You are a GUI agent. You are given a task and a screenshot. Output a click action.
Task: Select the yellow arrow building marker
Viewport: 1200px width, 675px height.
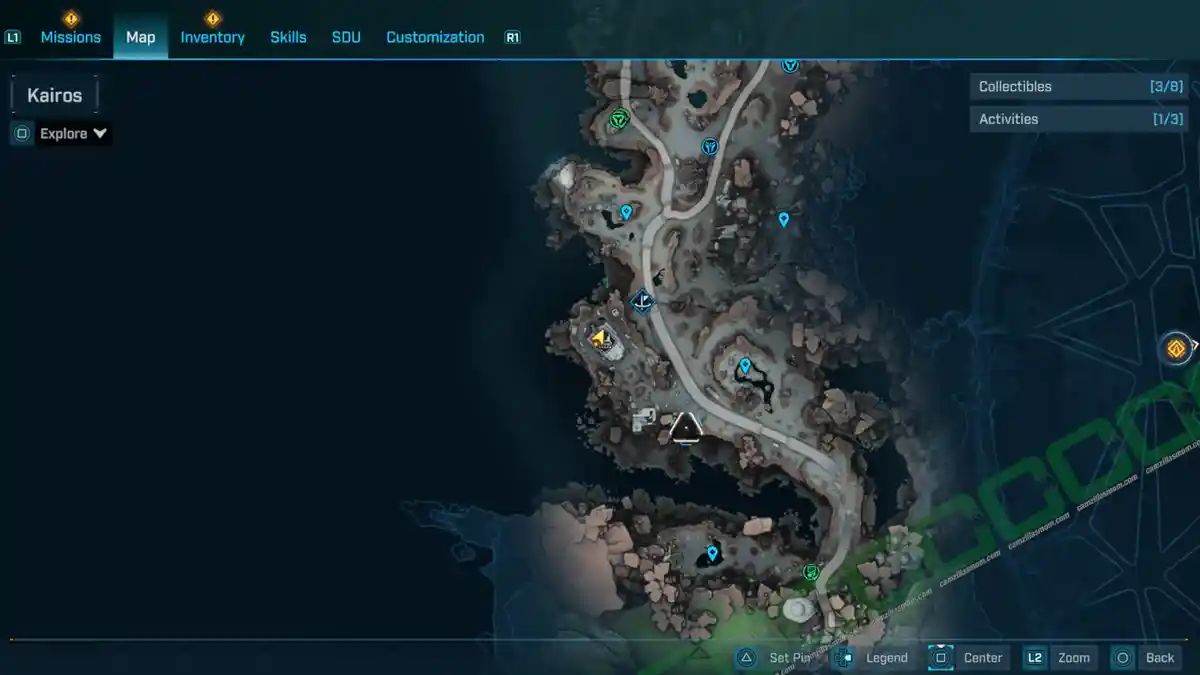pos(600,339)
